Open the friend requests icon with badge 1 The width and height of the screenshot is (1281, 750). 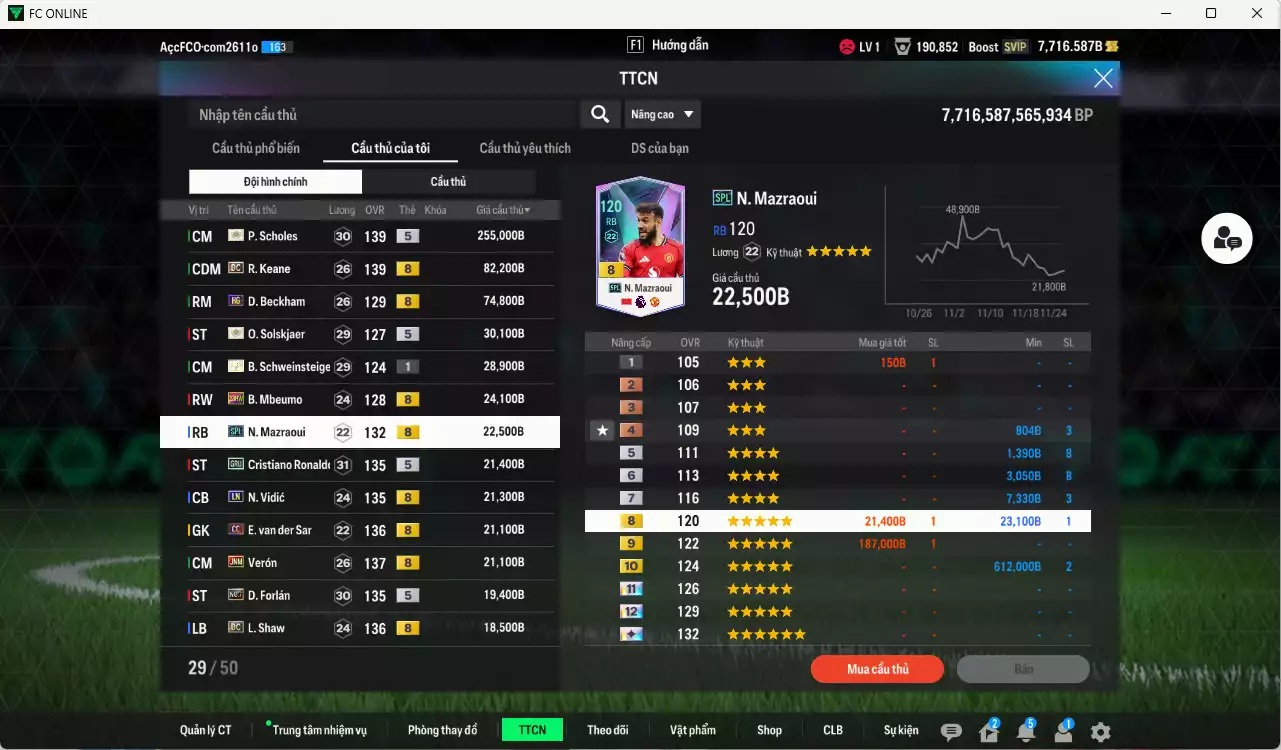1061,731
